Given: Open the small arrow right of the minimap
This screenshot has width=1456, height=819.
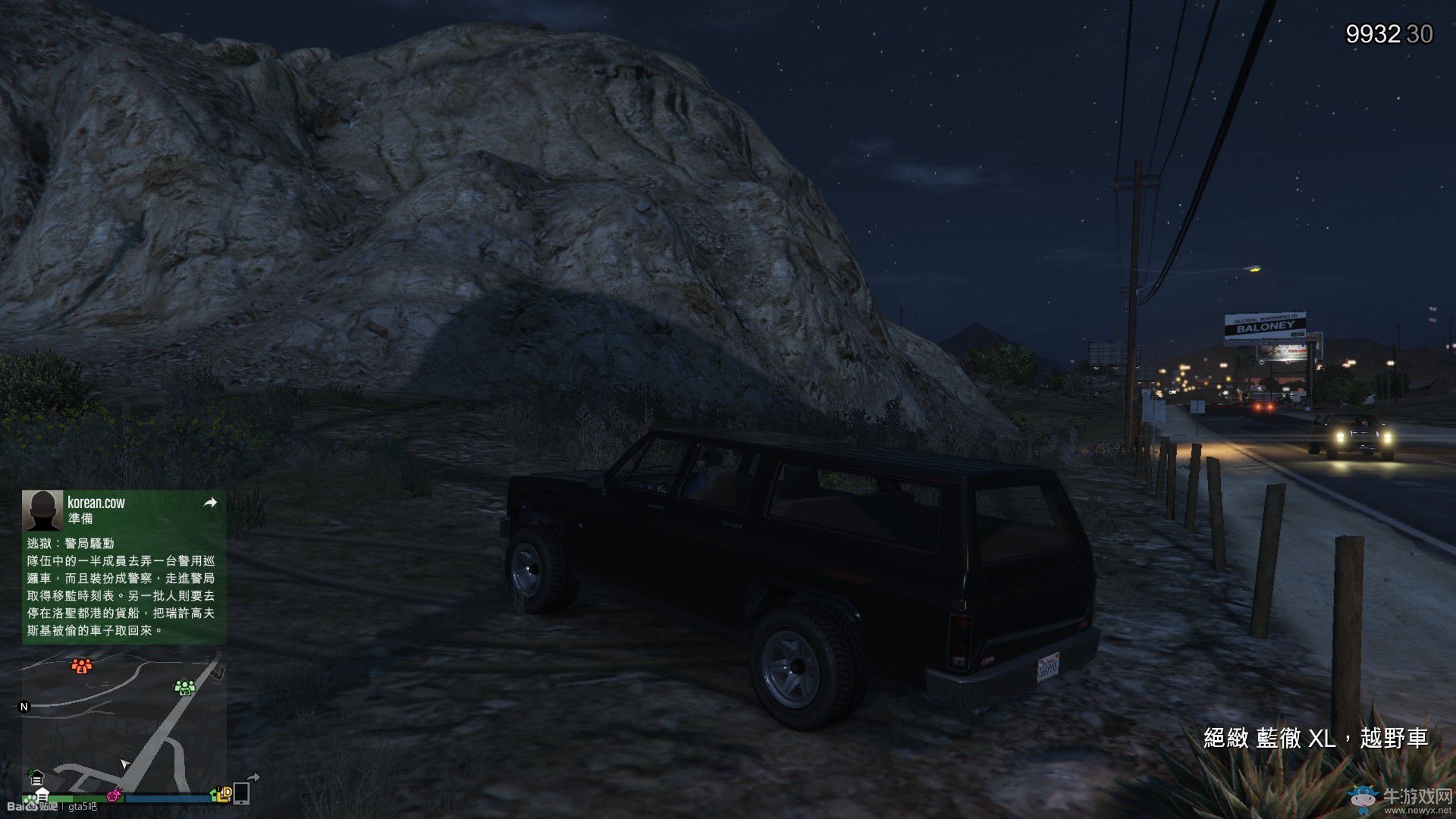Looking at the screenshot, I should [x=254, y=777].
